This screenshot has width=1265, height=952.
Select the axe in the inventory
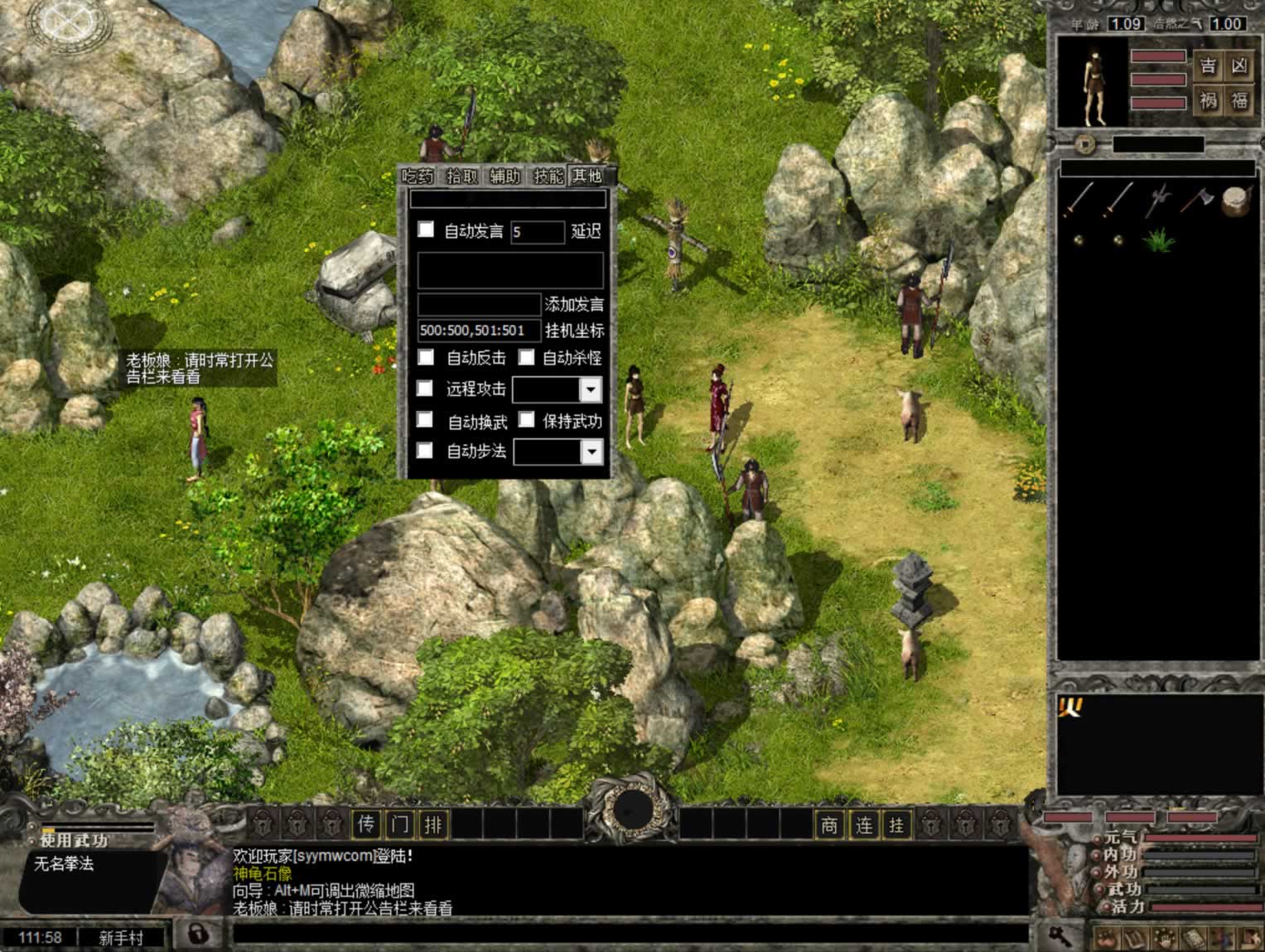click(1196, 199)
